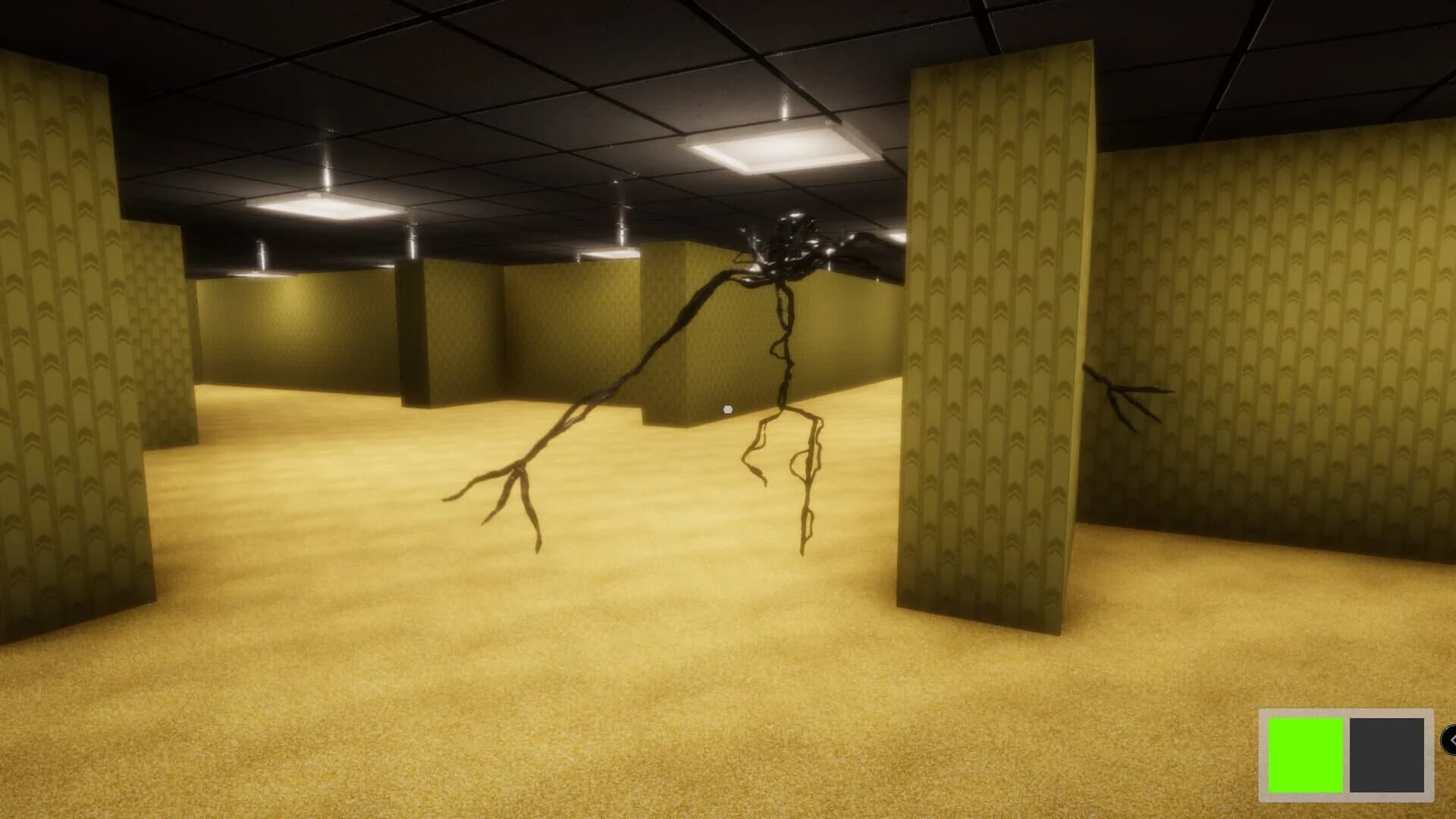Collapse the swatch panel with the chevron button
Viewport: 1456px width, 819px height.
[1451, 739]
